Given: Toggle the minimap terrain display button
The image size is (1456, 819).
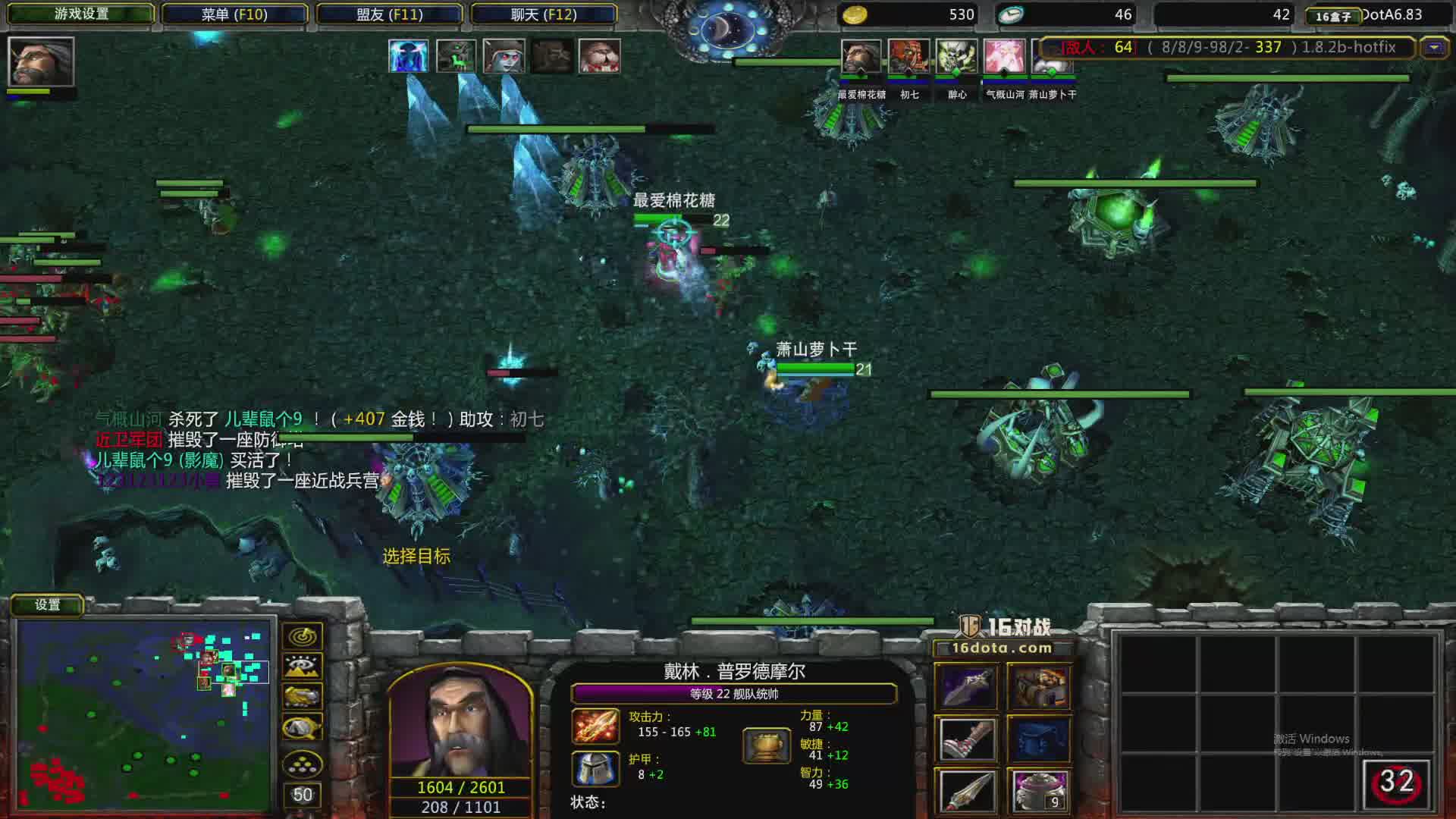Looking at the screenshot, I should click(302, 667).
